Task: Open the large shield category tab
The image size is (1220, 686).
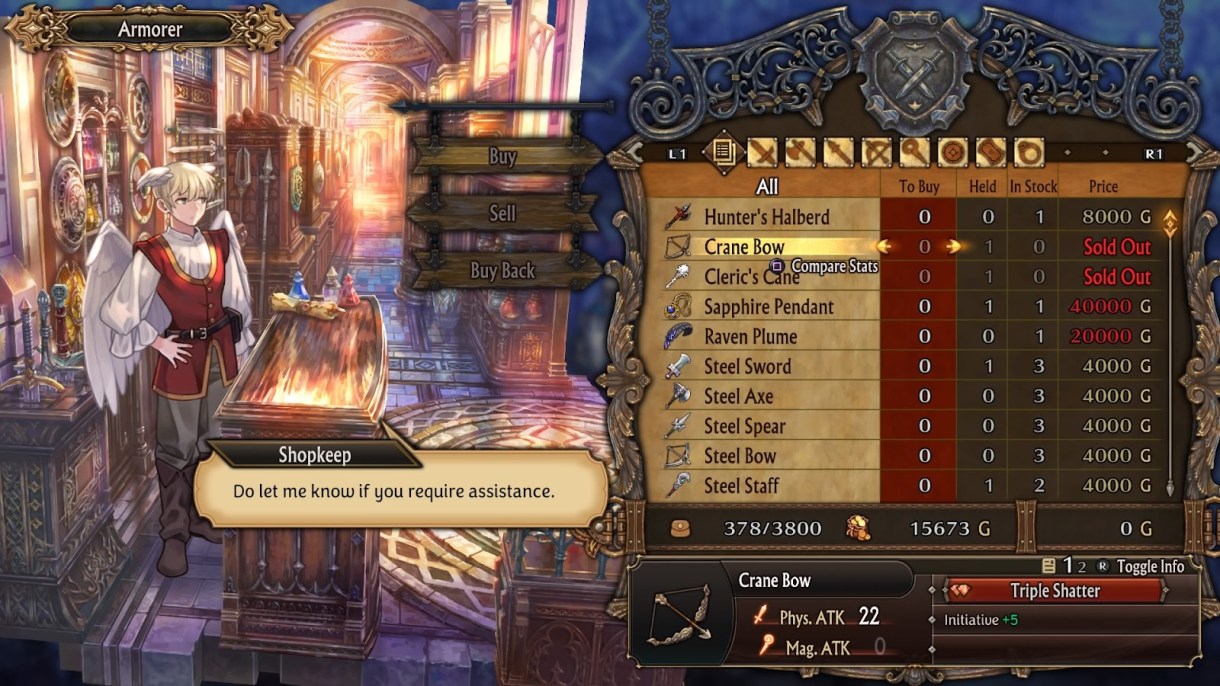Action: [x=990, y=153]
